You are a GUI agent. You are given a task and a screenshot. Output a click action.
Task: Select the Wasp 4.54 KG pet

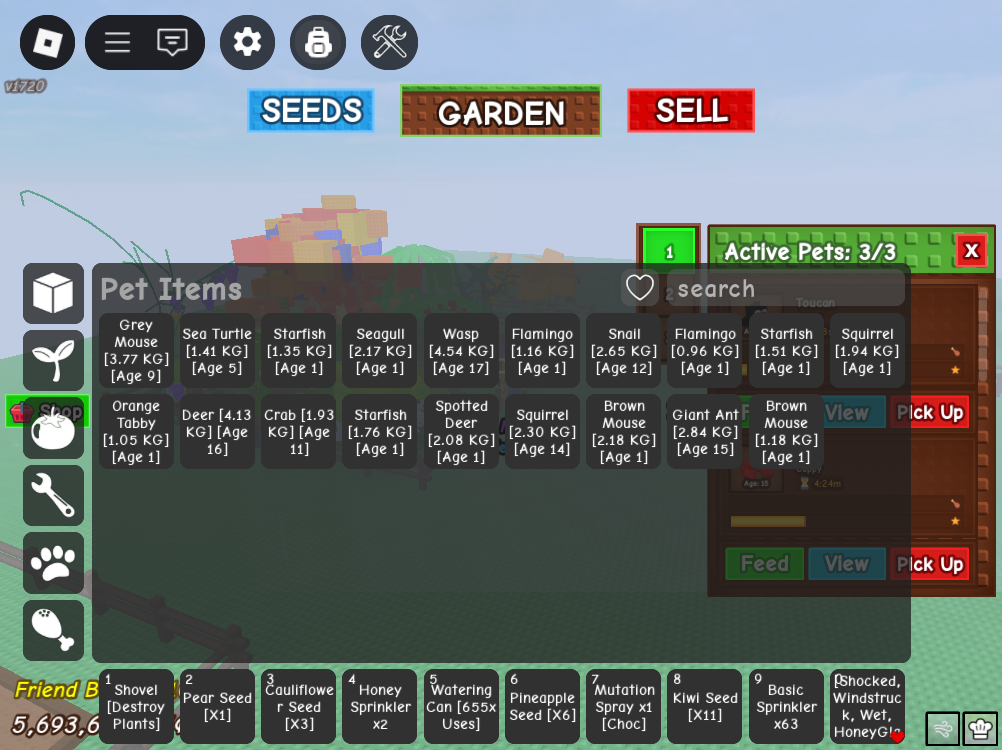coord(461,350)
